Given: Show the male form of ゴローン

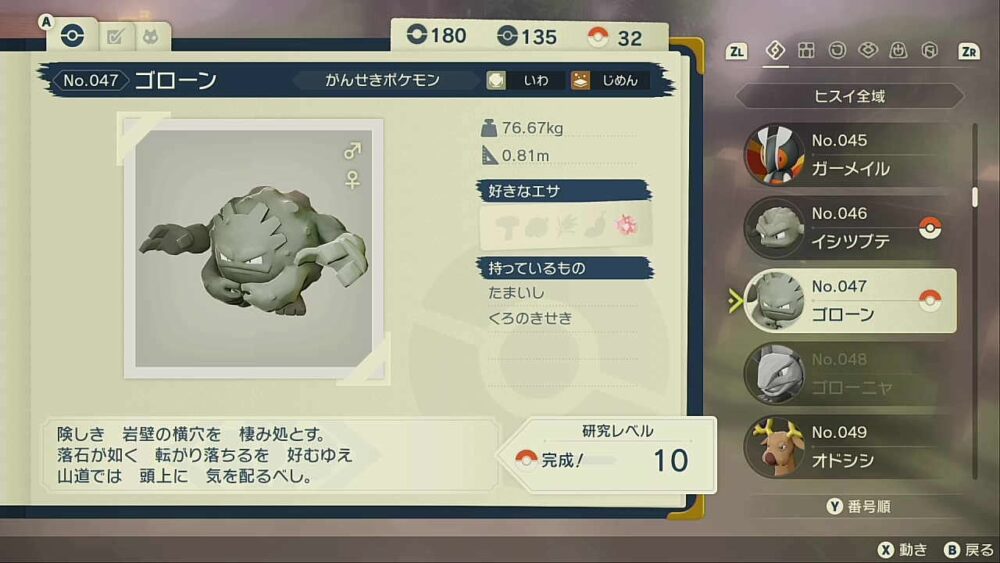Looking at the screenshot, I should pos(352,152).
